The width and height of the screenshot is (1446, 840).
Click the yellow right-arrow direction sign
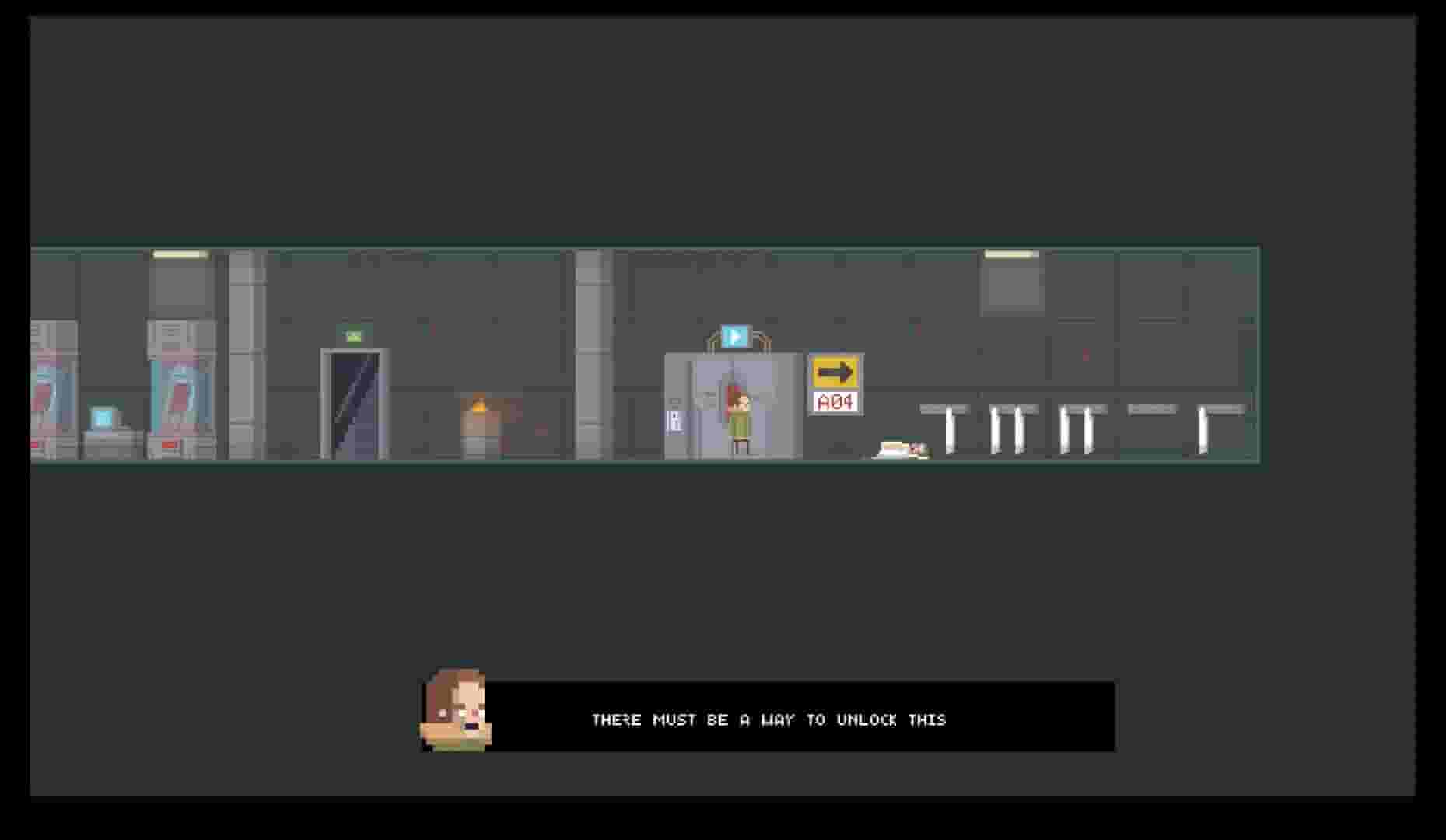tap(835, 371)
